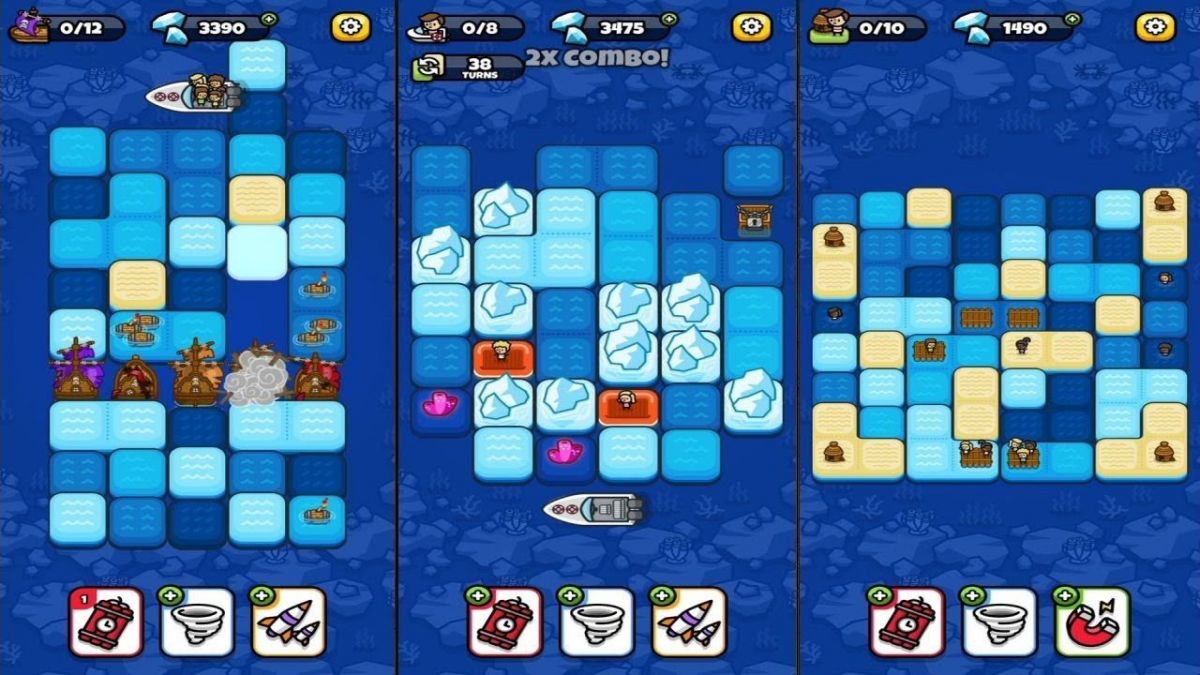This screenshot has width=1200, height=675.
Task: Use the dynamite power-up showing count 1
Action: [107, 622]
